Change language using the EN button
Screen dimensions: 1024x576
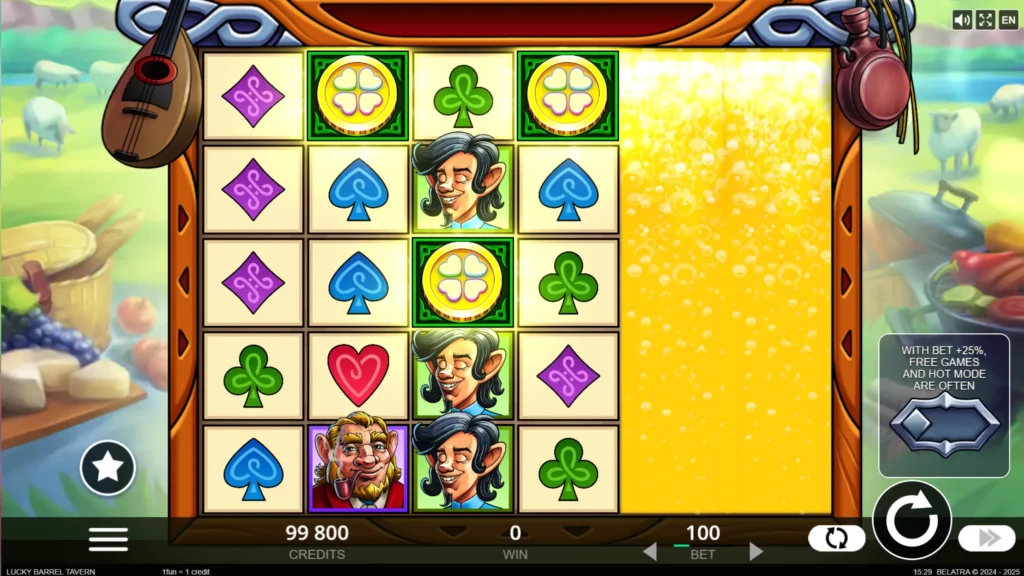[1008, 20]
